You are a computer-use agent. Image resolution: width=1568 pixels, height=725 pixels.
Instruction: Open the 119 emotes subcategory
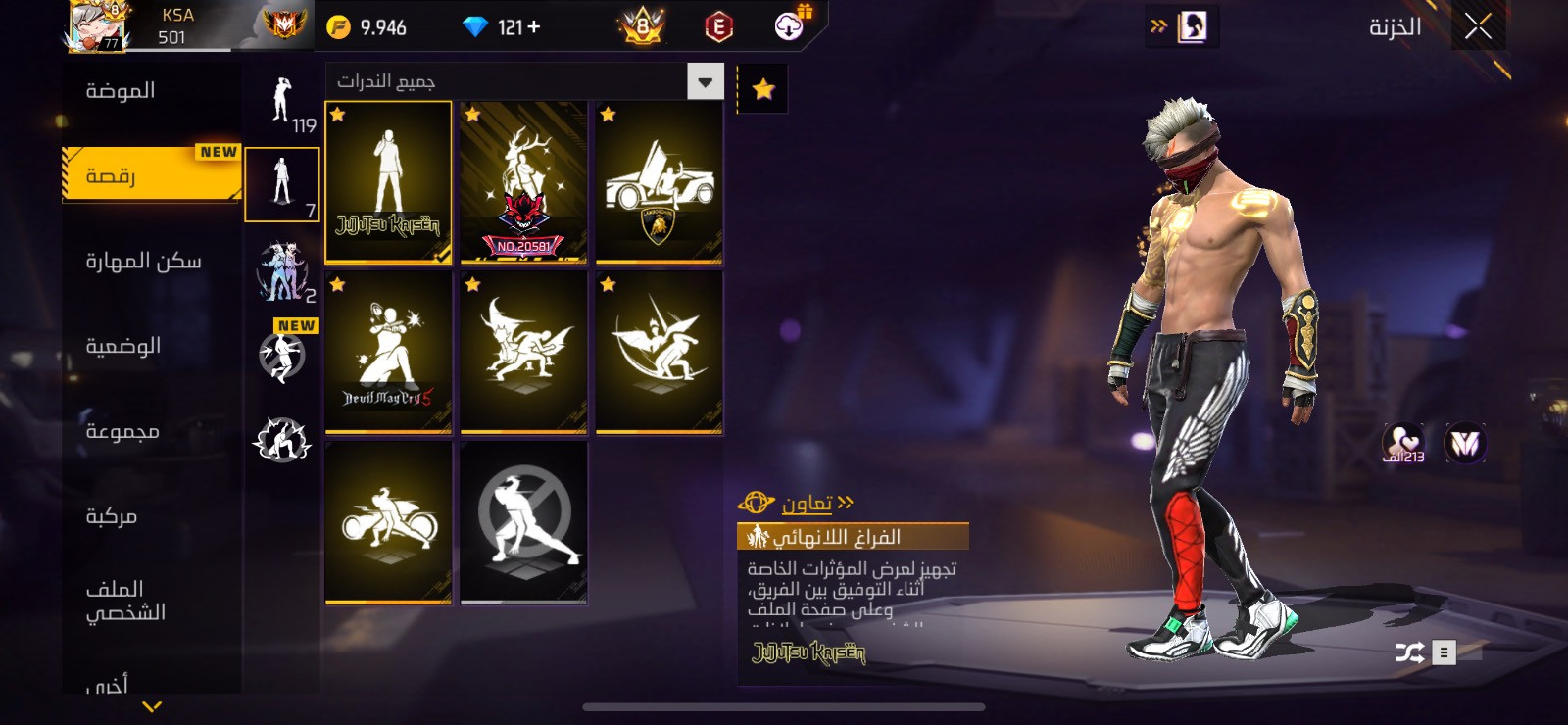tap(282, 104)
